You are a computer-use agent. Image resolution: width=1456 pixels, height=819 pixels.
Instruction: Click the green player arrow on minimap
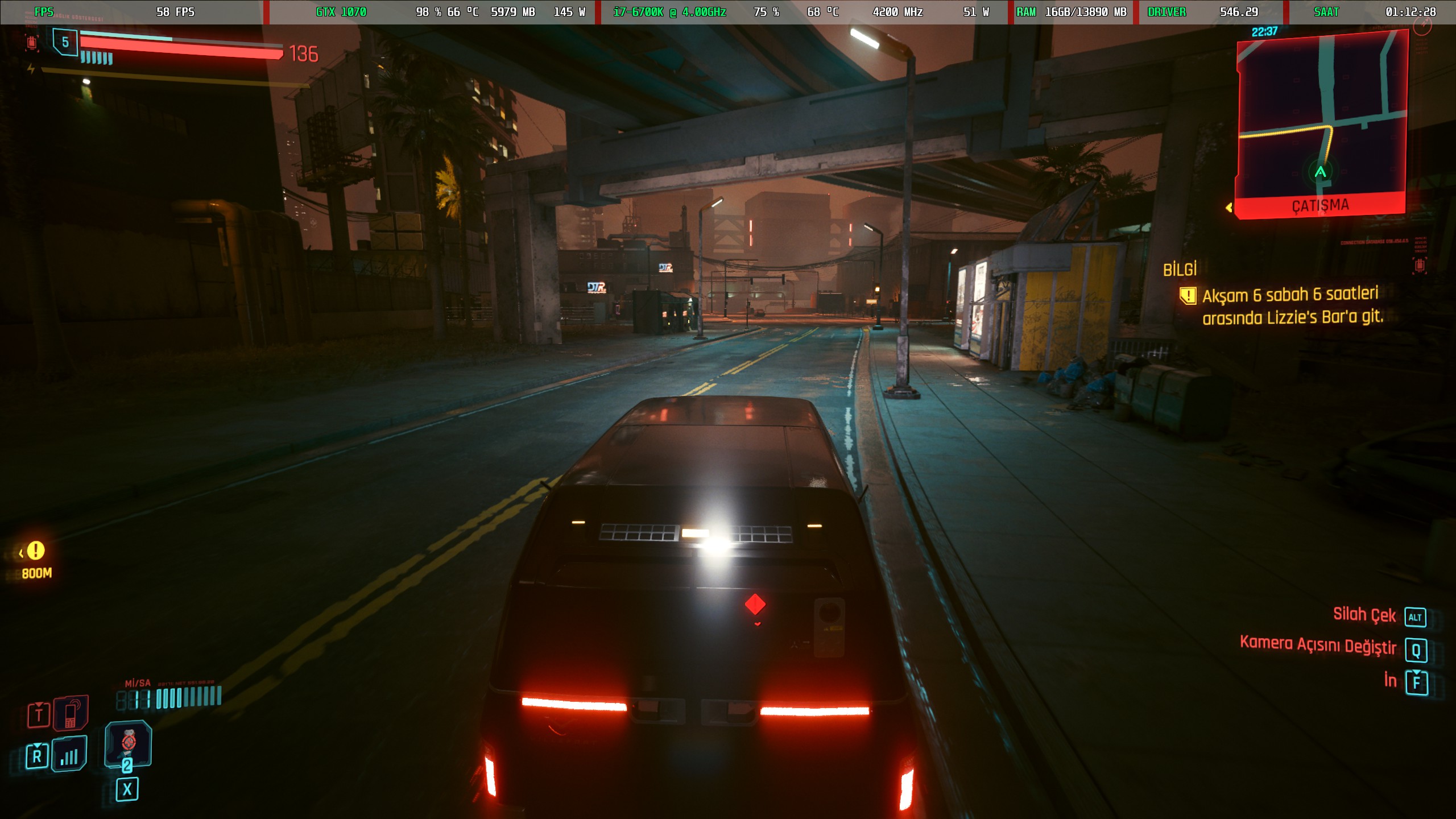(x=1321, y=171)
